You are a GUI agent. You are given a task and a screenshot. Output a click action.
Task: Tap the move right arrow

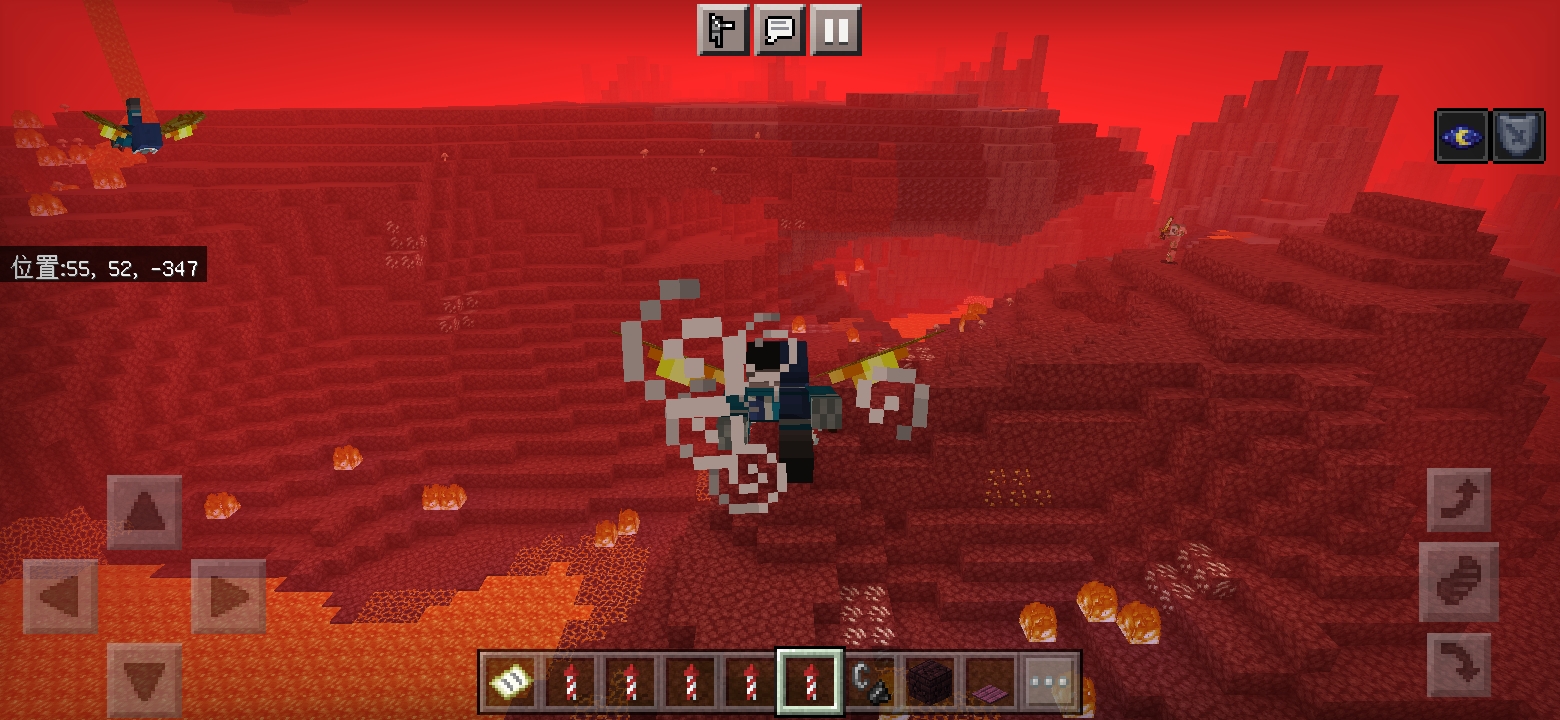coord(228,597)
